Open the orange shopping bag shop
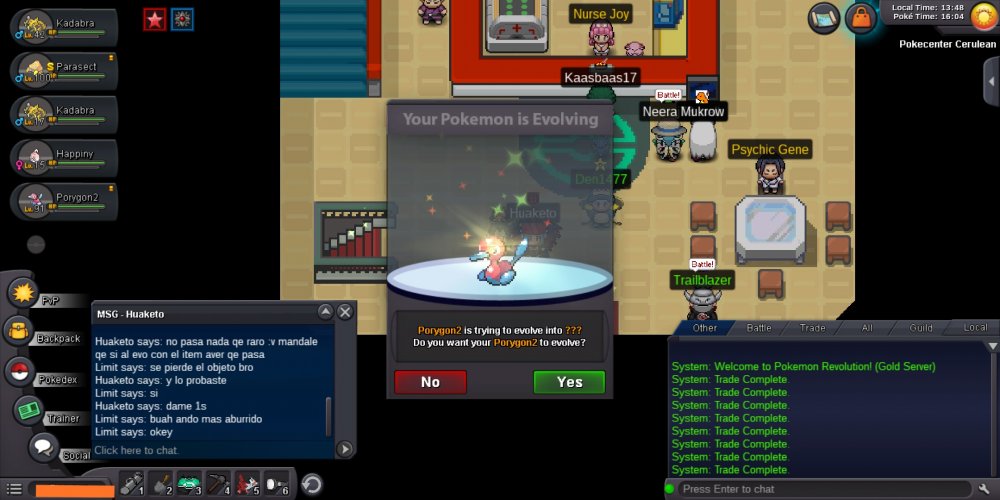Image resolution: width=1000 pixels, height=500 pixels. pyautogui.click(x=859, y=18)
